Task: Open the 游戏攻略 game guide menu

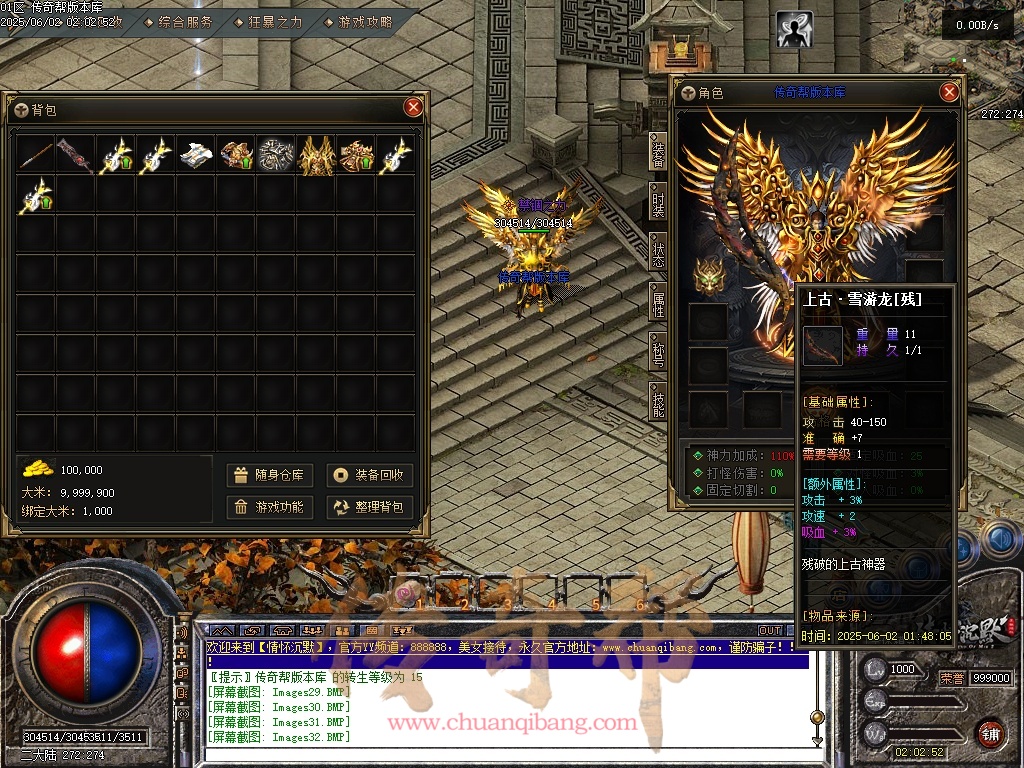Action: point(360,22)
